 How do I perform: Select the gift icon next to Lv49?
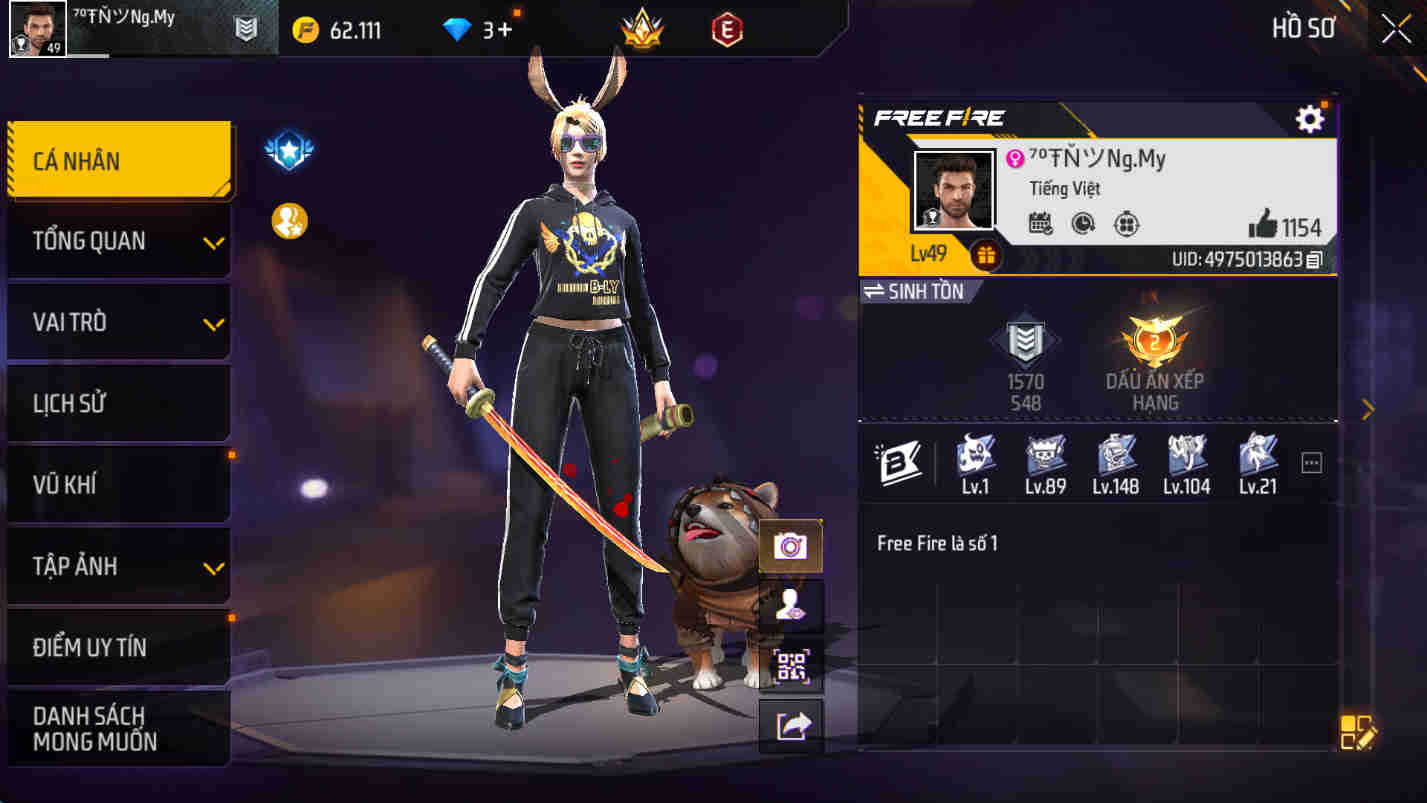[x=985, y=256]
